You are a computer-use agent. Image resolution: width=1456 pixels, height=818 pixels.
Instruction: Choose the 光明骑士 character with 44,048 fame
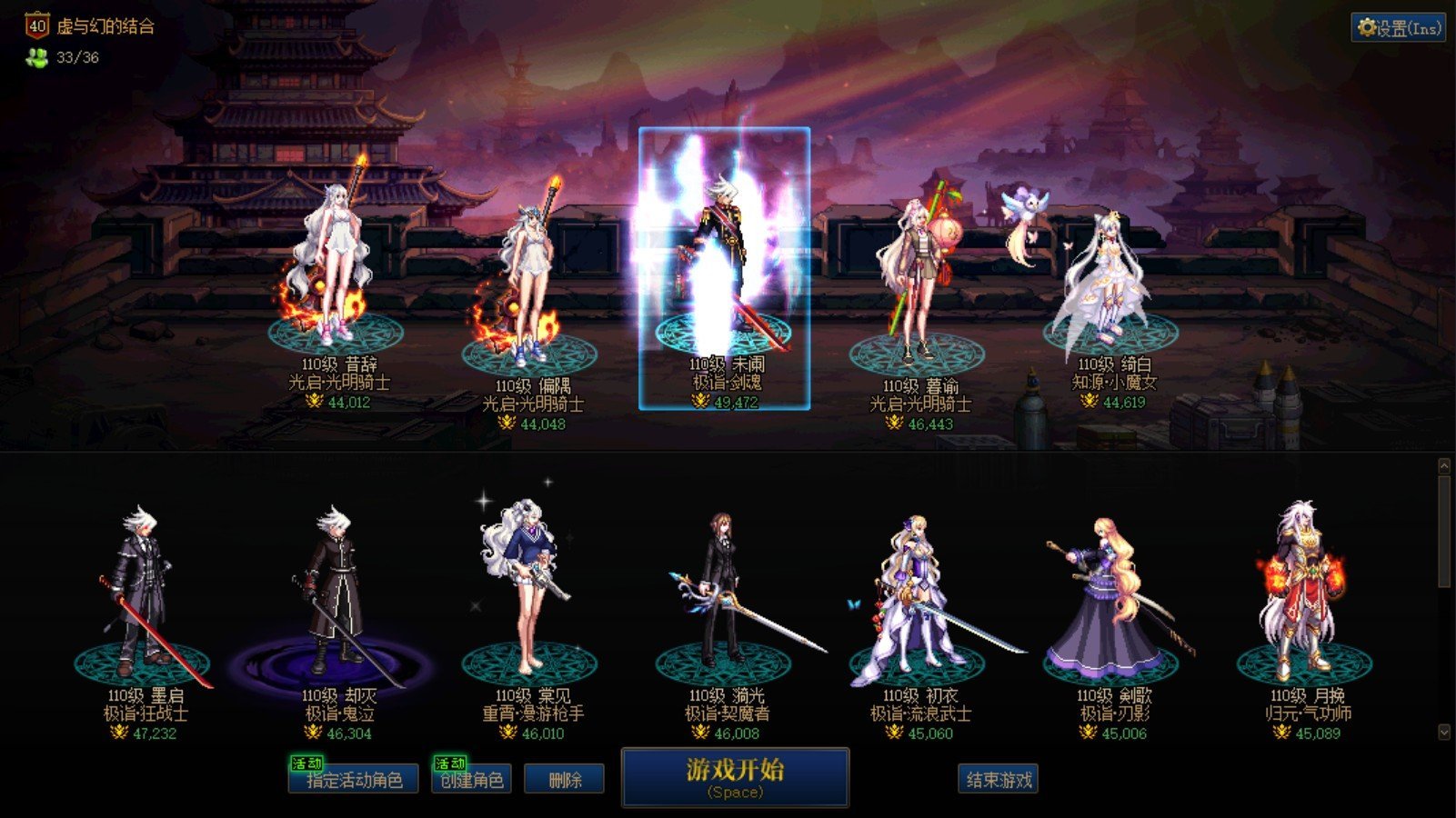(529, 282)
